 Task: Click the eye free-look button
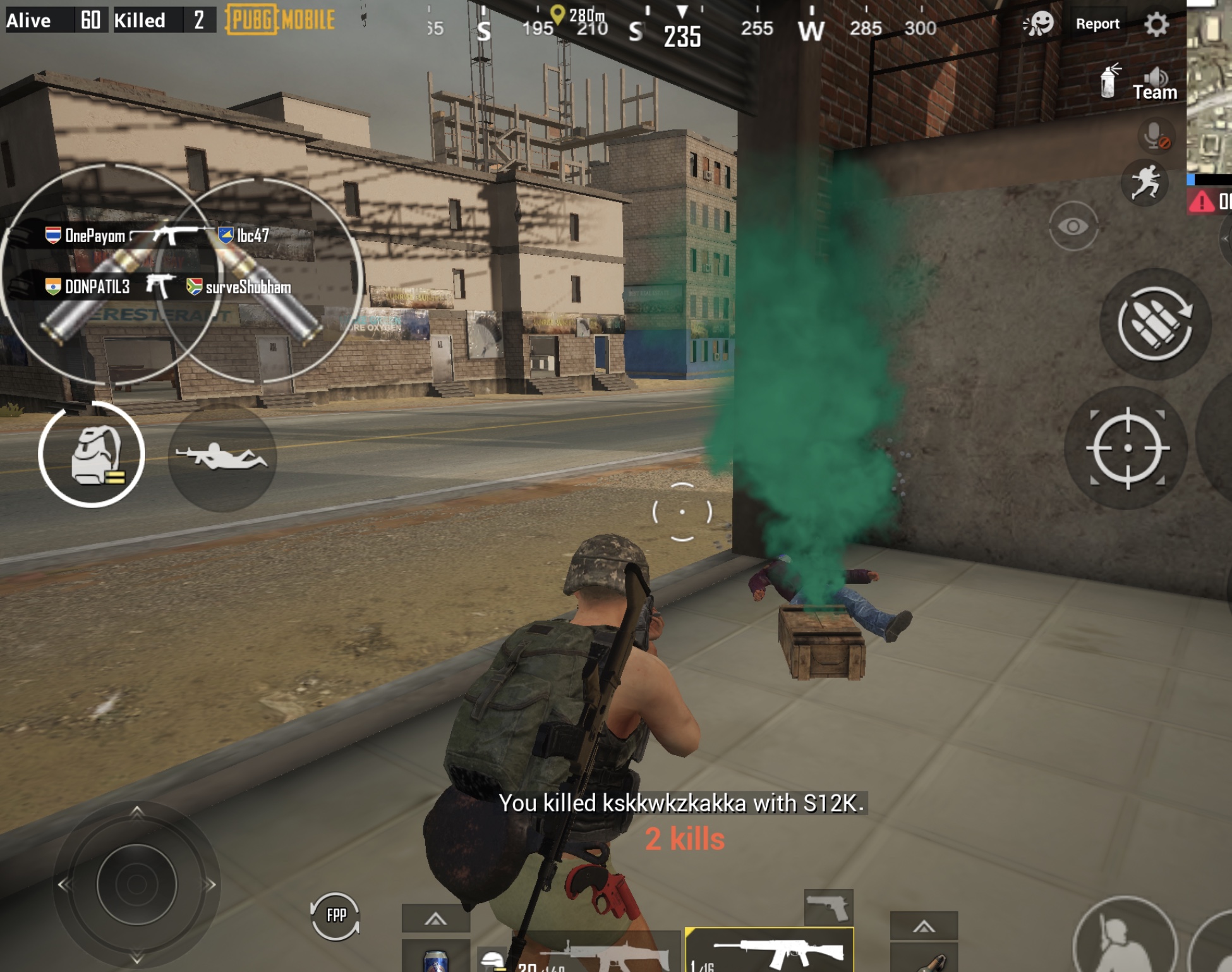(x=1073, y=226)
